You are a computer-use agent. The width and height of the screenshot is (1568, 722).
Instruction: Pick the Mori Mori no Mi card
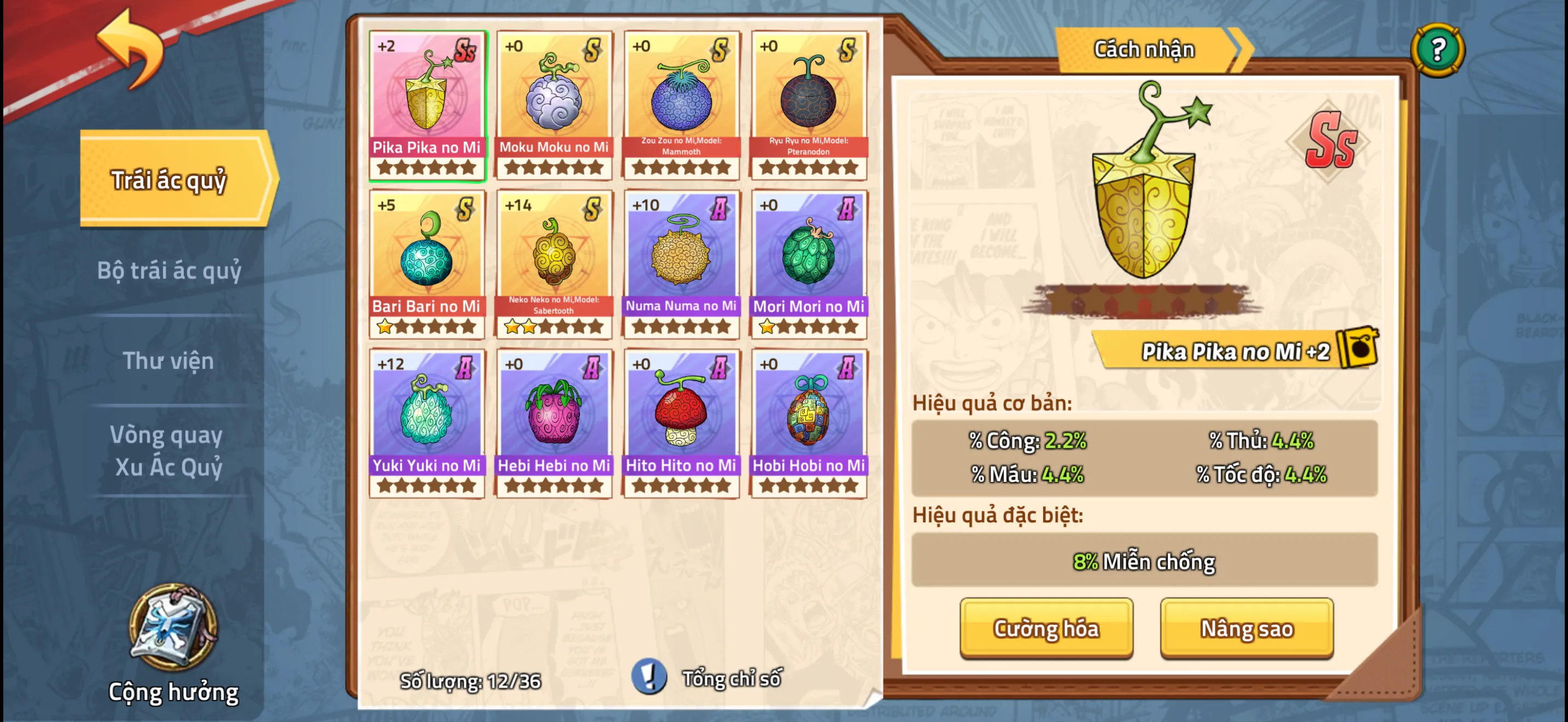pyautogui.click(x=809, y=264)
